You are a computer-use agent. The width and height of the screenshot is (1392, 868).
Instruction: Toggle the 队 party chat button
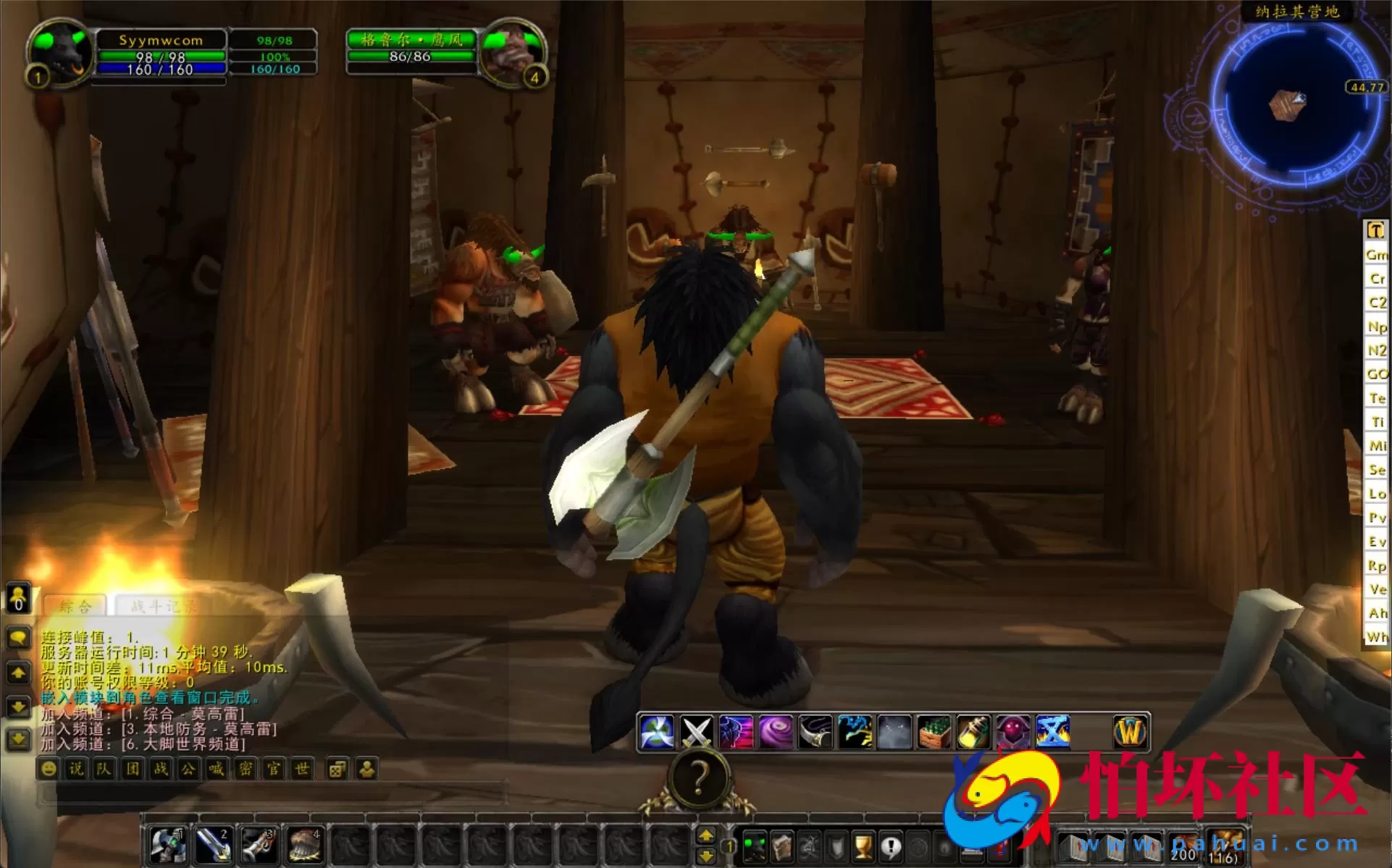(103, 770)
